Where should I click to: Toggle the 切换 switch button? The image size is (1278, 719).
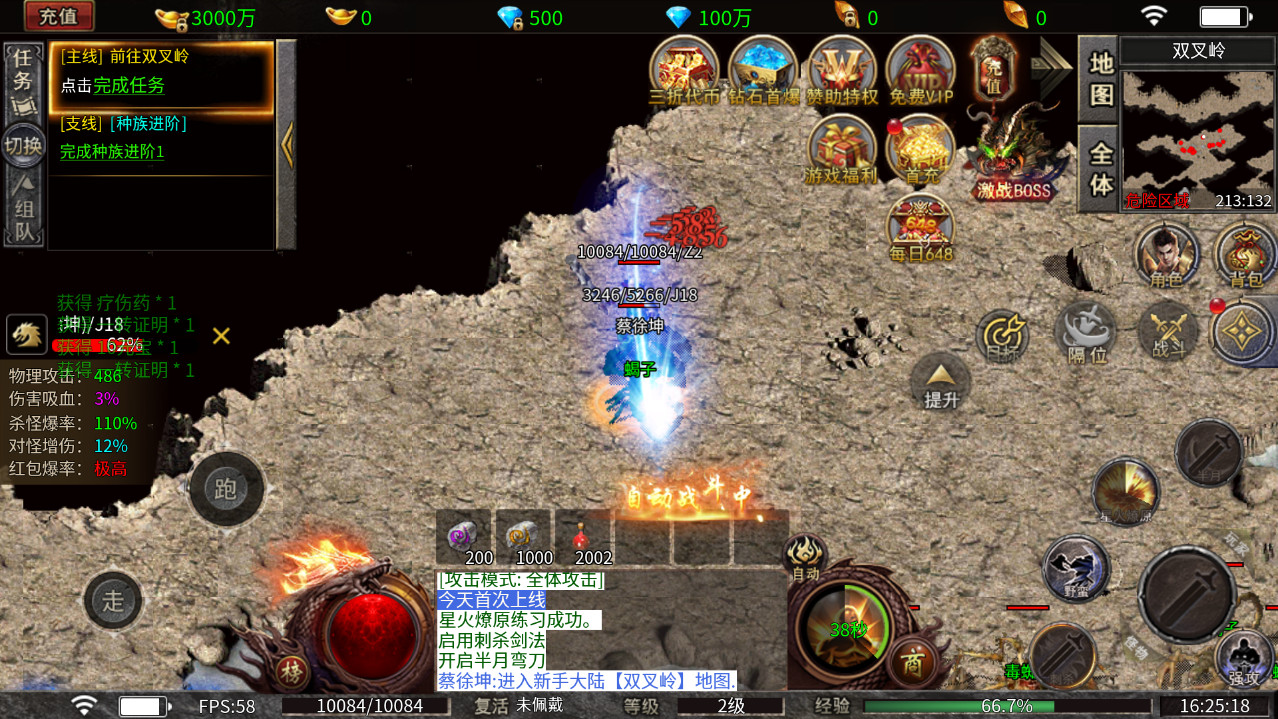[x=22, y=146]
